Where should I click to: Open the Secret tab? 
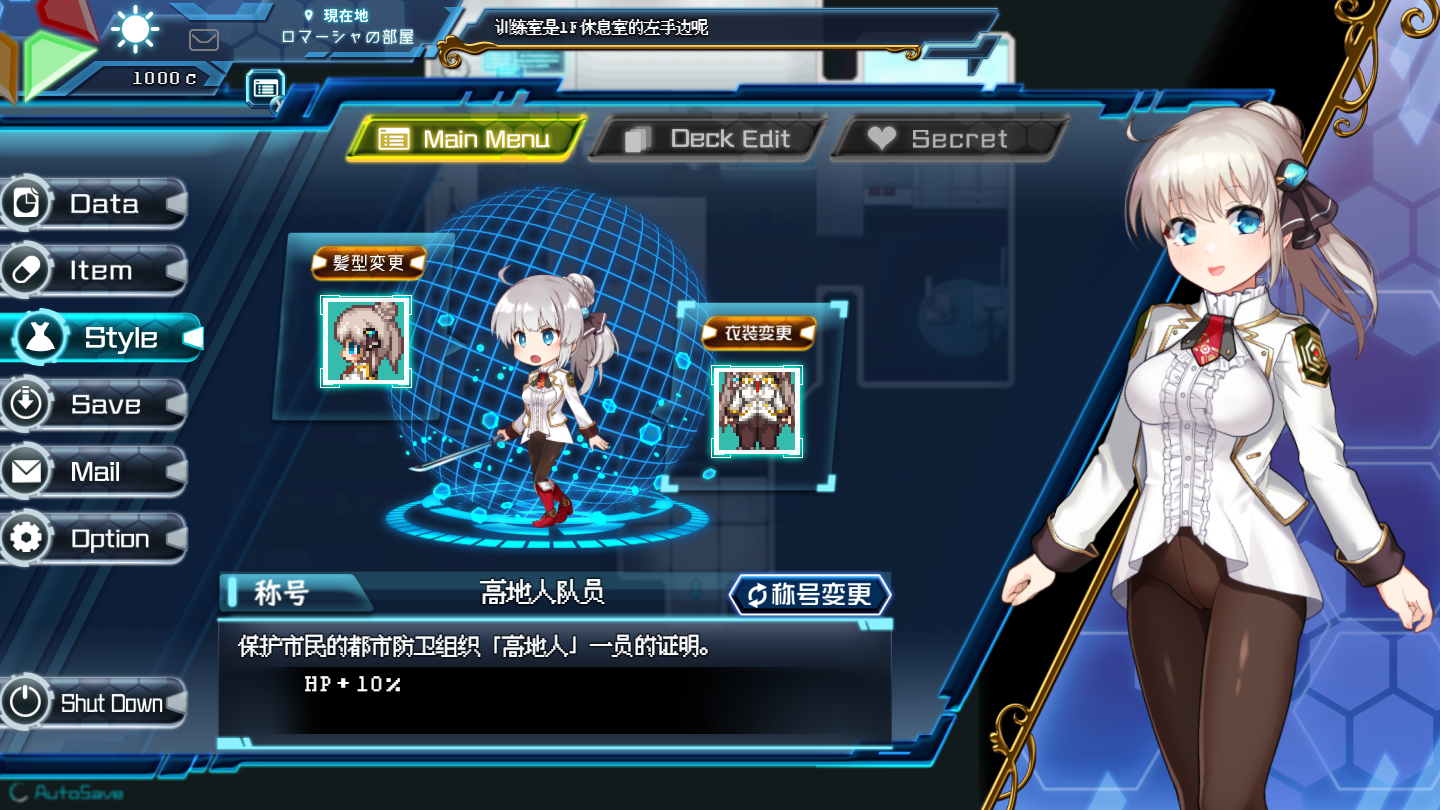(948, 139)
